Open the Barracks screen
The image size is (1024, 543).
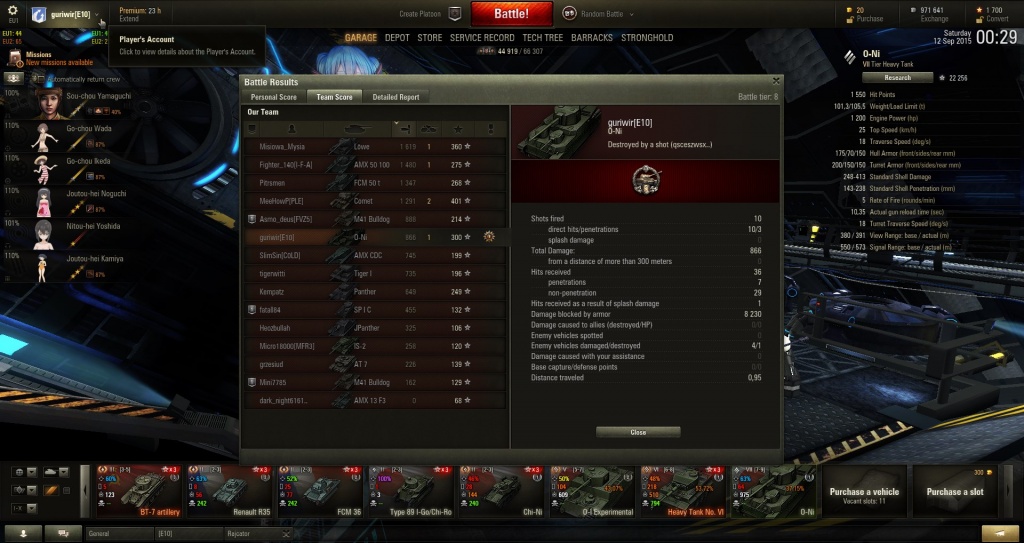point(593,38)
